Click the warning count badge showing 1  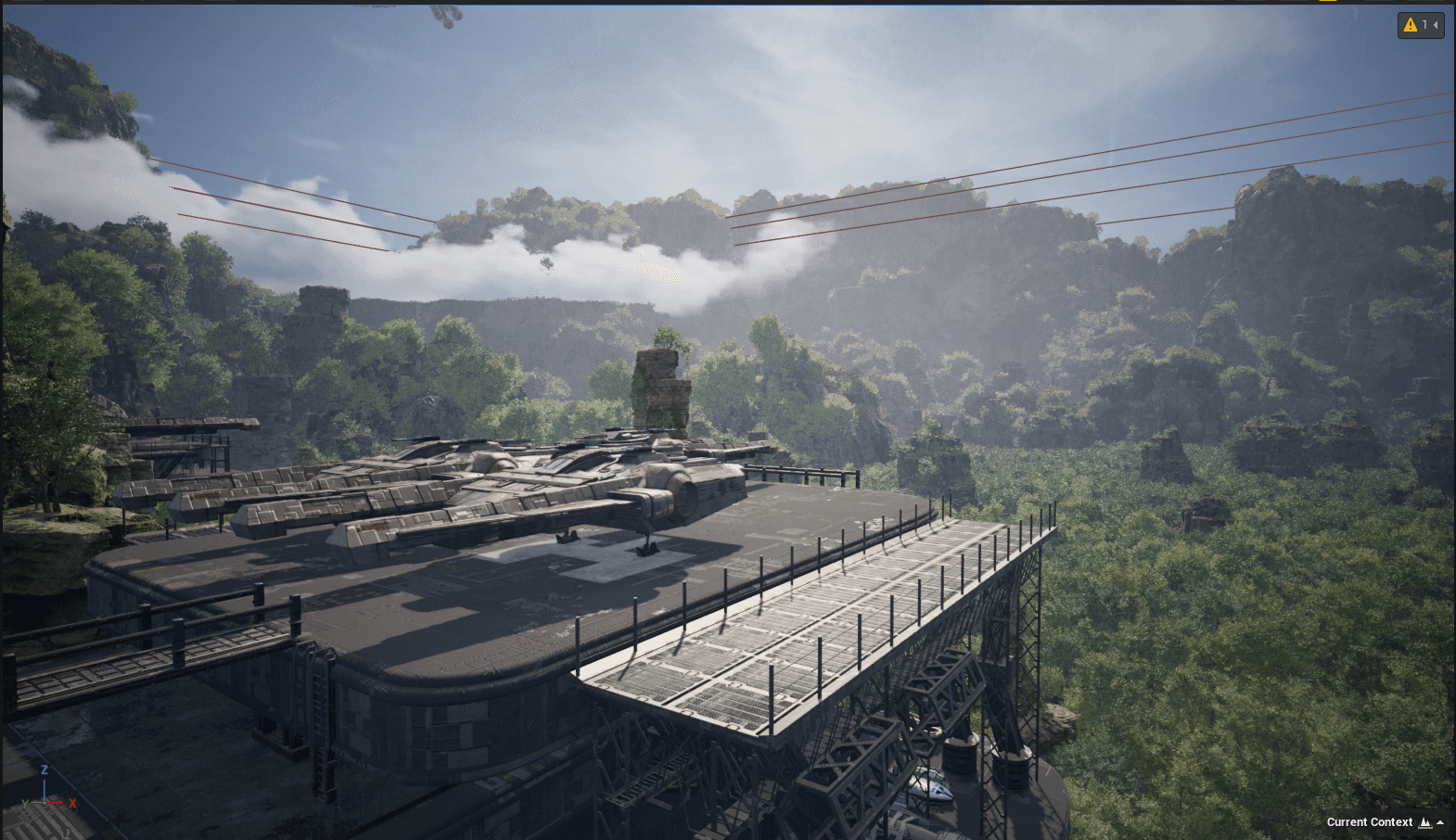(x=1423, y=24)
